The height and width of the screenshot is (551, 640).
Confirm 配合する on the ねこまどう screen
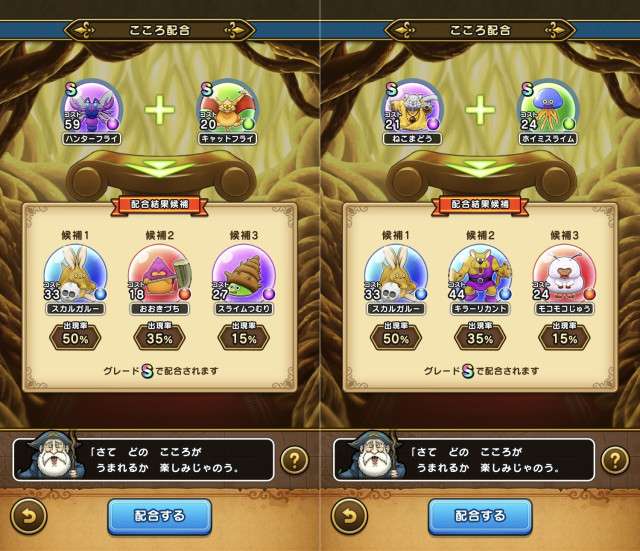(479, 515)
